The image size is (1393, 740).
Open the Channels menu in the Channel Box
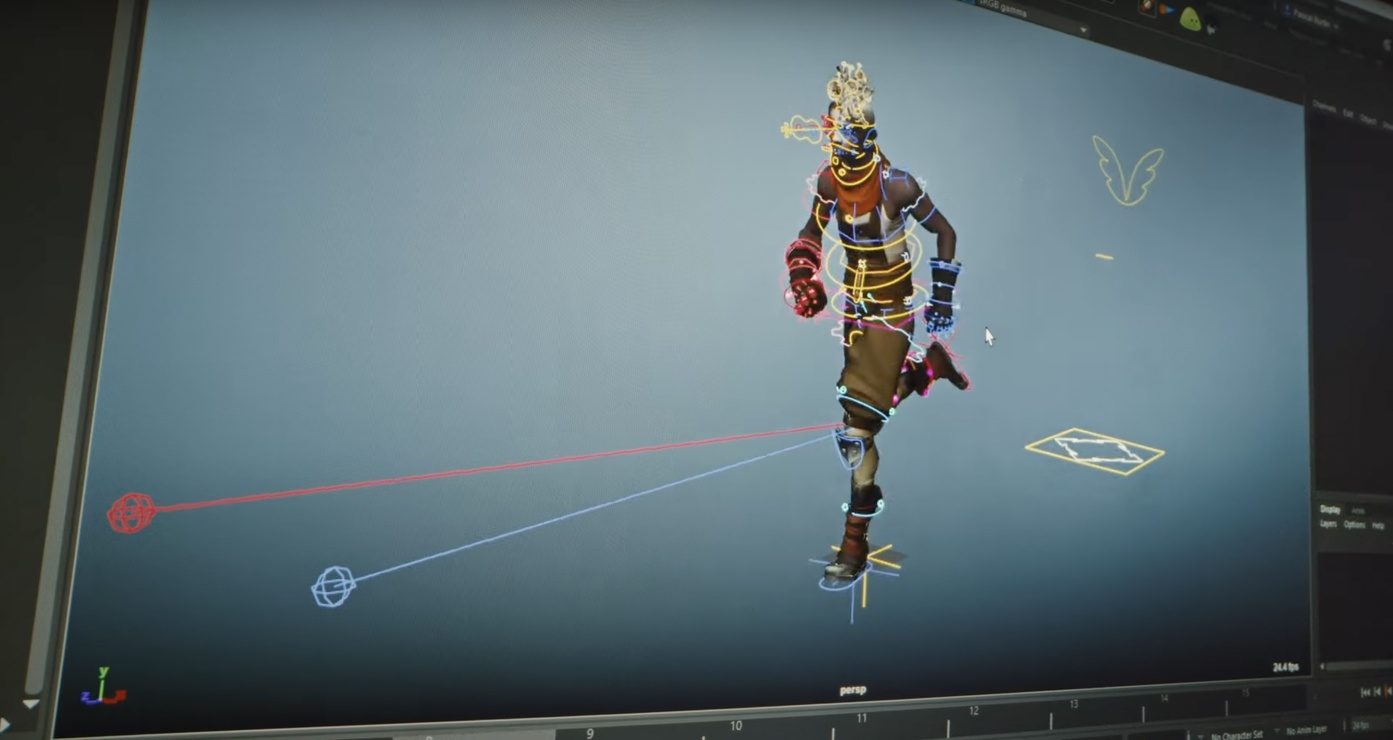1325,104
